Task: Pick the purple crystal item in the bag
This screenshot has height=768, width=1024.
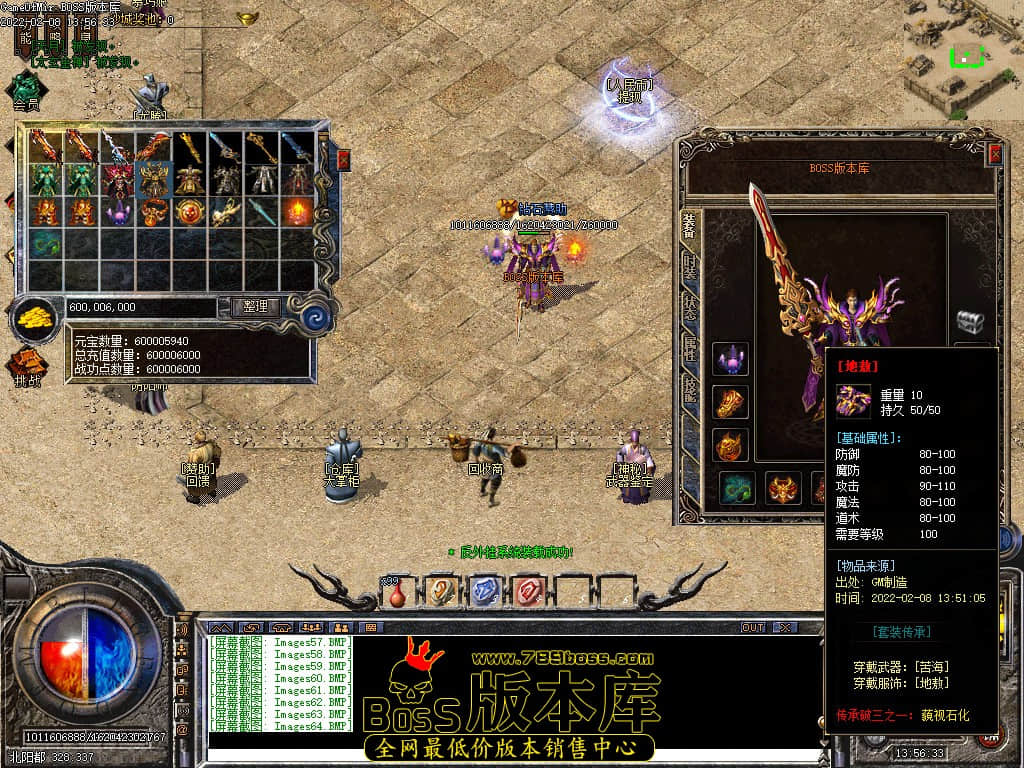Action: [118, 212]
